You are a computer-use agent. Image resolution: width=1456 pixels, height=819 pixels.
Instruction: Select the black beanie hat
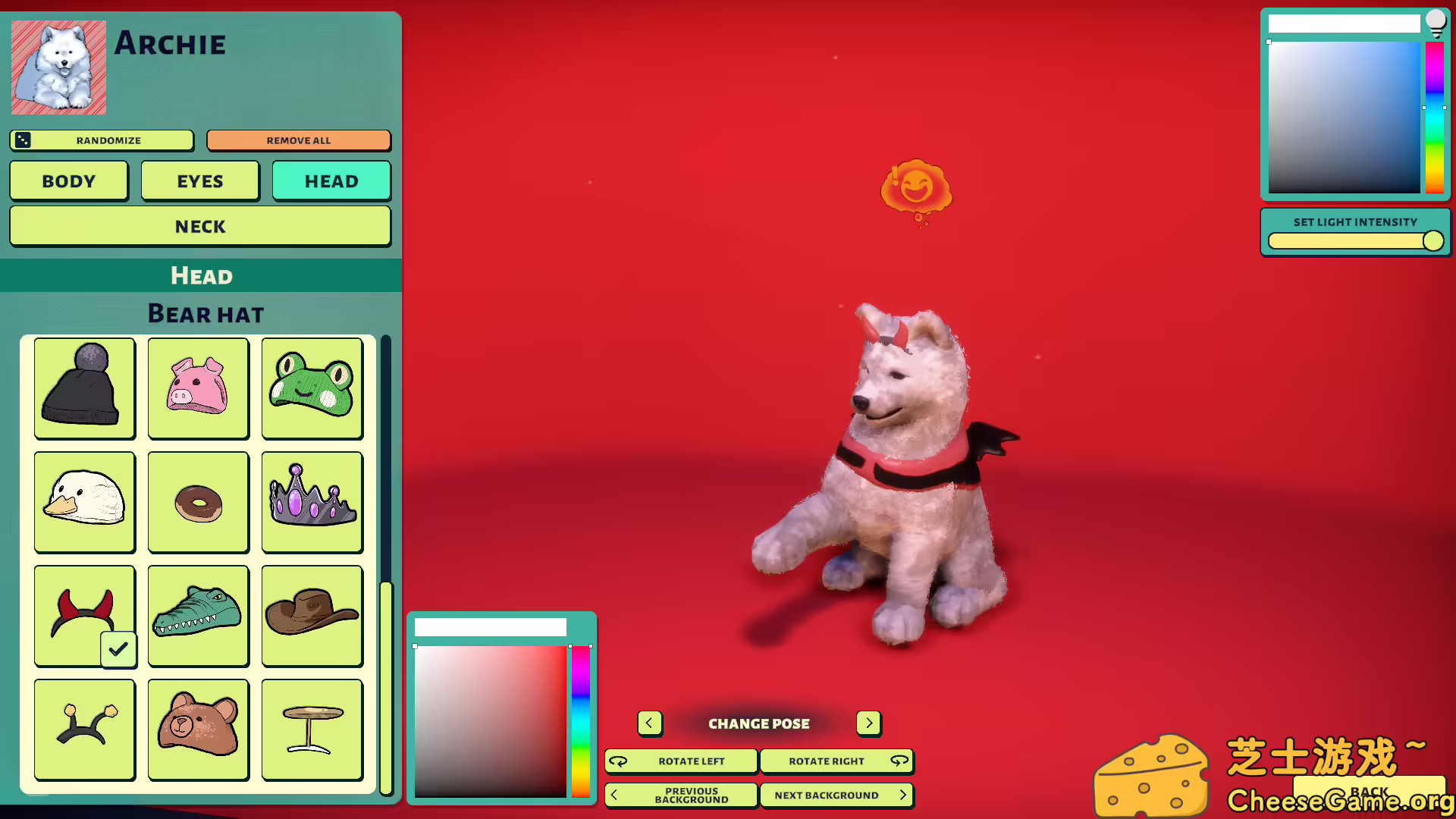pyautogui.click(x=84, y=388)
